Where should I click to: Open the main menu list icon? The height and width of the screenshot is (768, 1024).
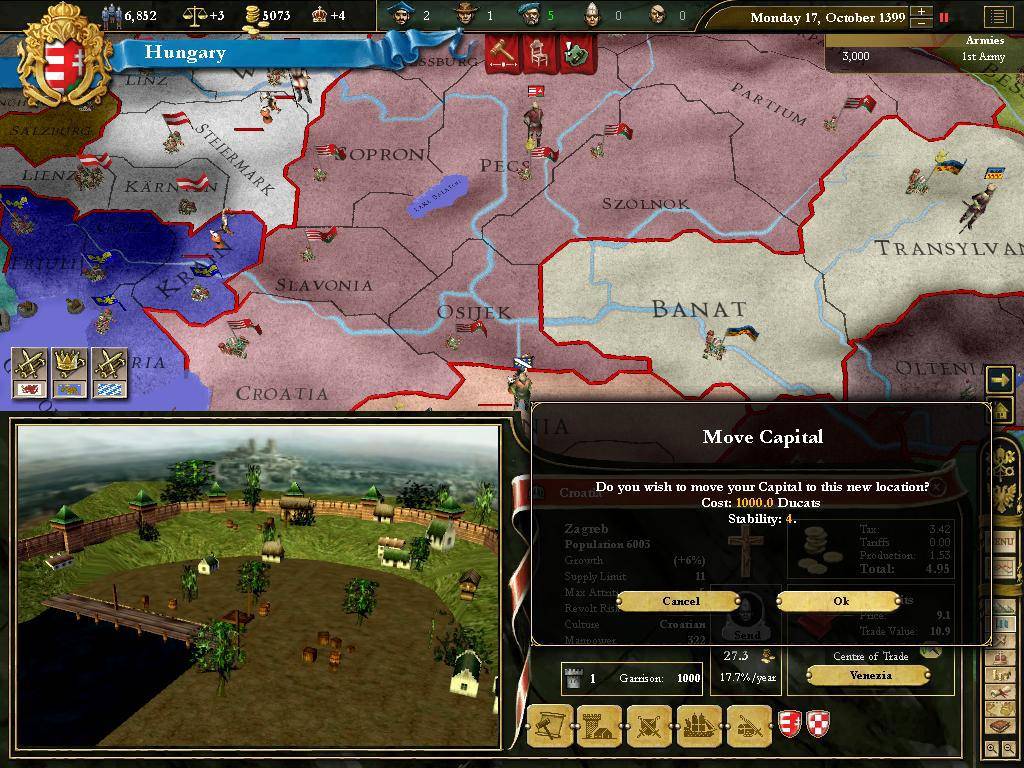point(997,17)
